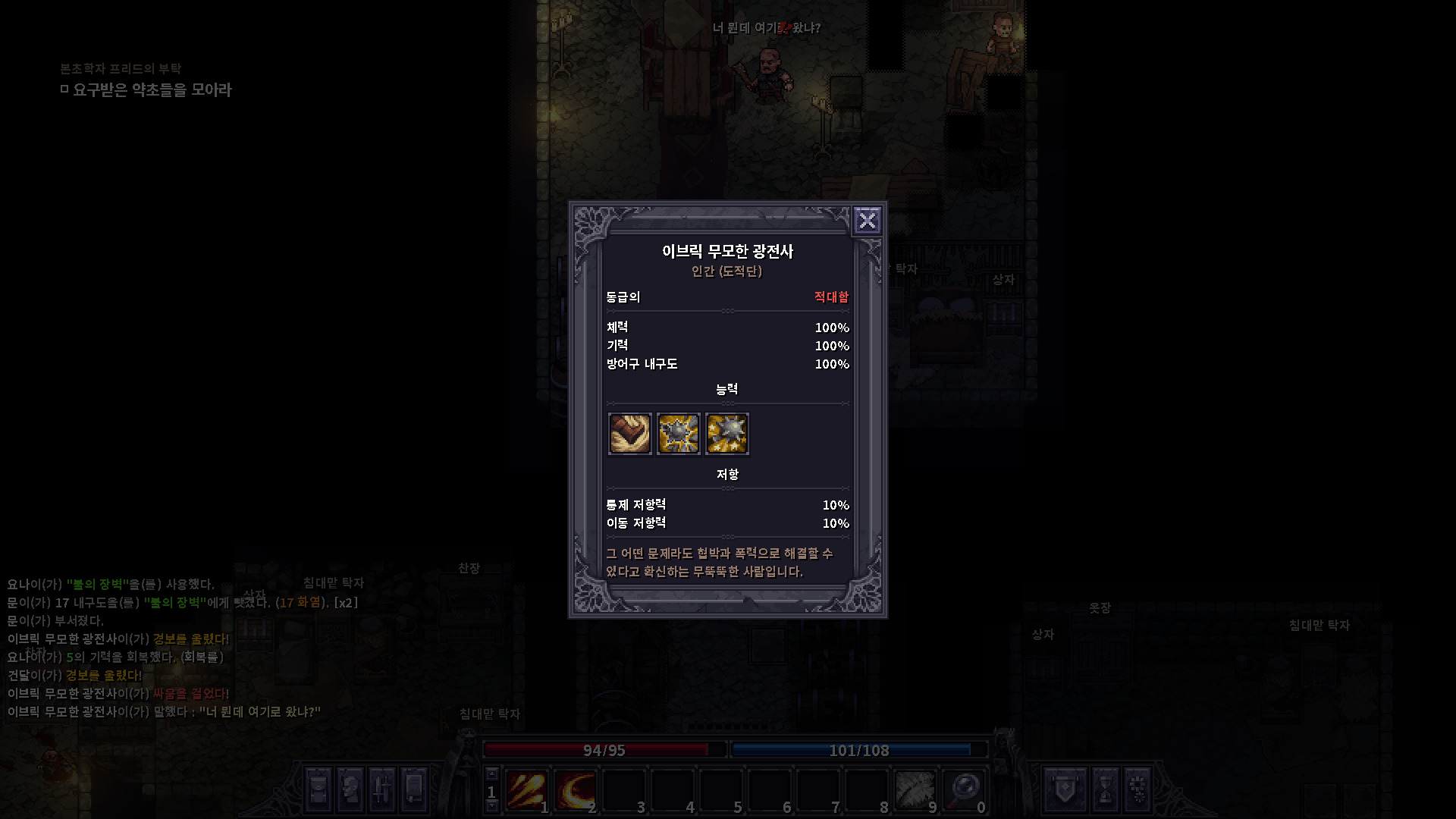Image resolution: width=1456 pixels, height=819 pixels.
Task: Open the inventory chest button
Action: (x=318, y=789)
